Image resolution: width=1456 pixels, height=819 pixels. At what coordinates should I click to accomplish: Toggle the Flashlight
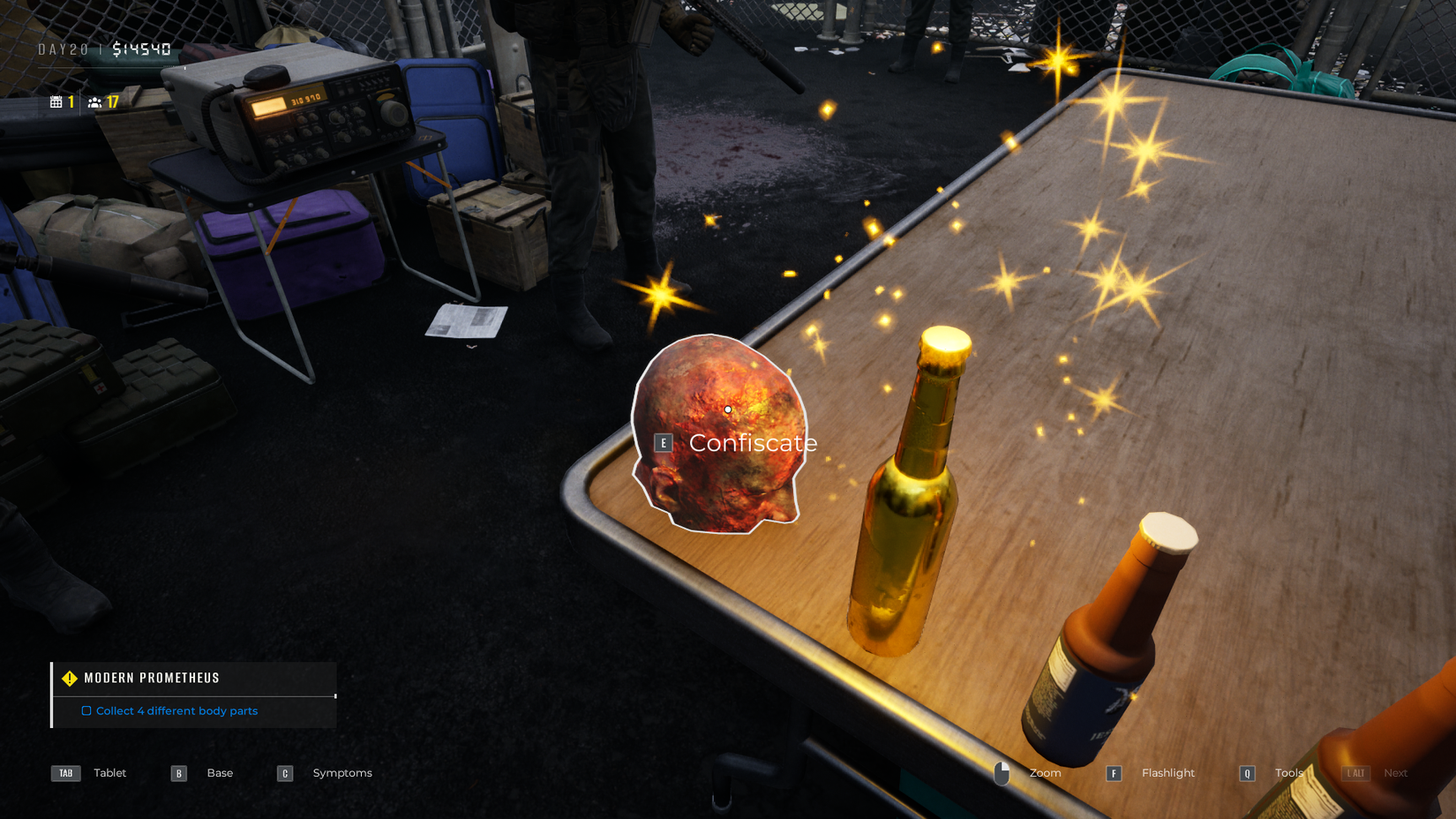pyautogui.click(x=1167, y=772)
